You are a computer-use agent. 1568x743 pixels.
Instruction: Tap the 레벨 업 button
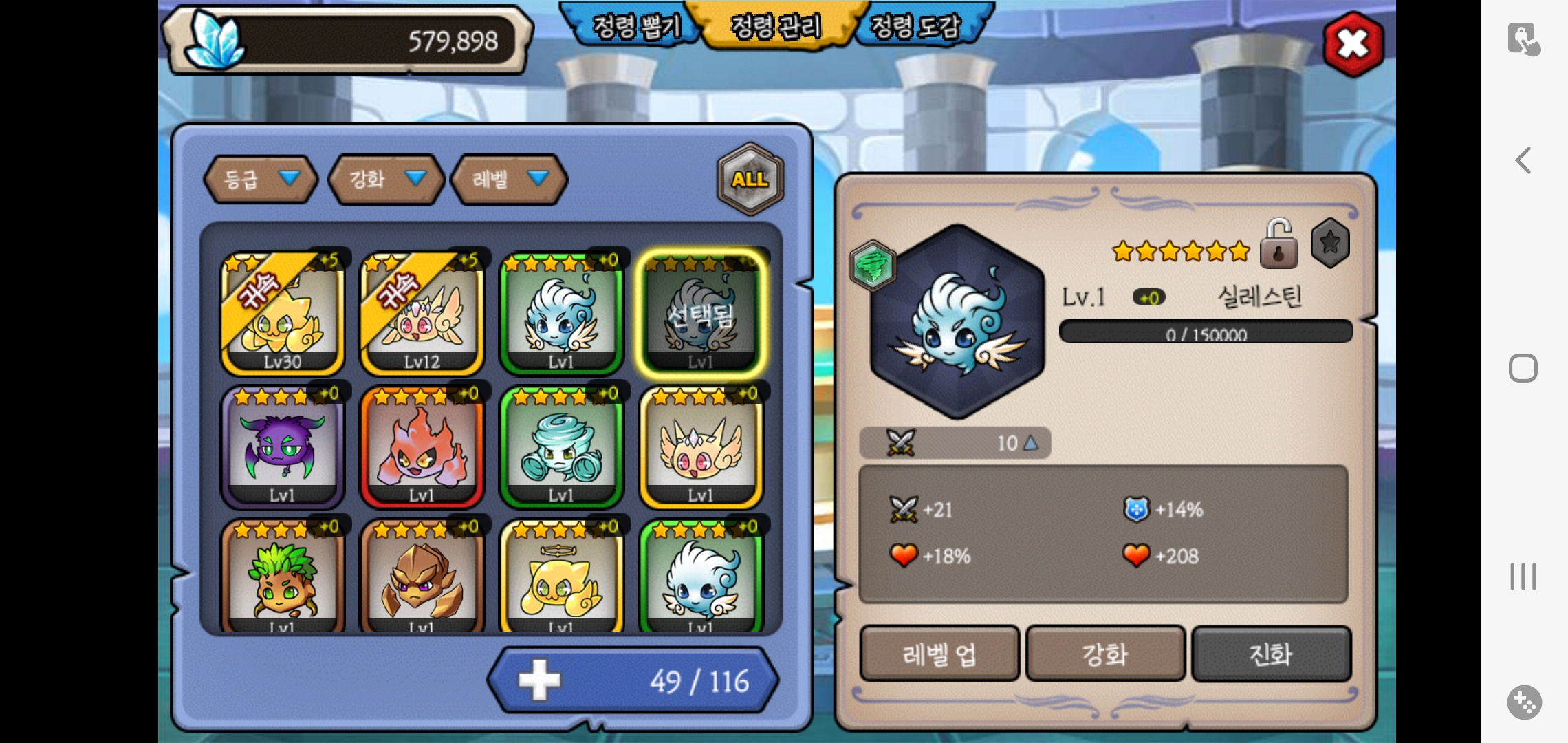tap(939, 654)
